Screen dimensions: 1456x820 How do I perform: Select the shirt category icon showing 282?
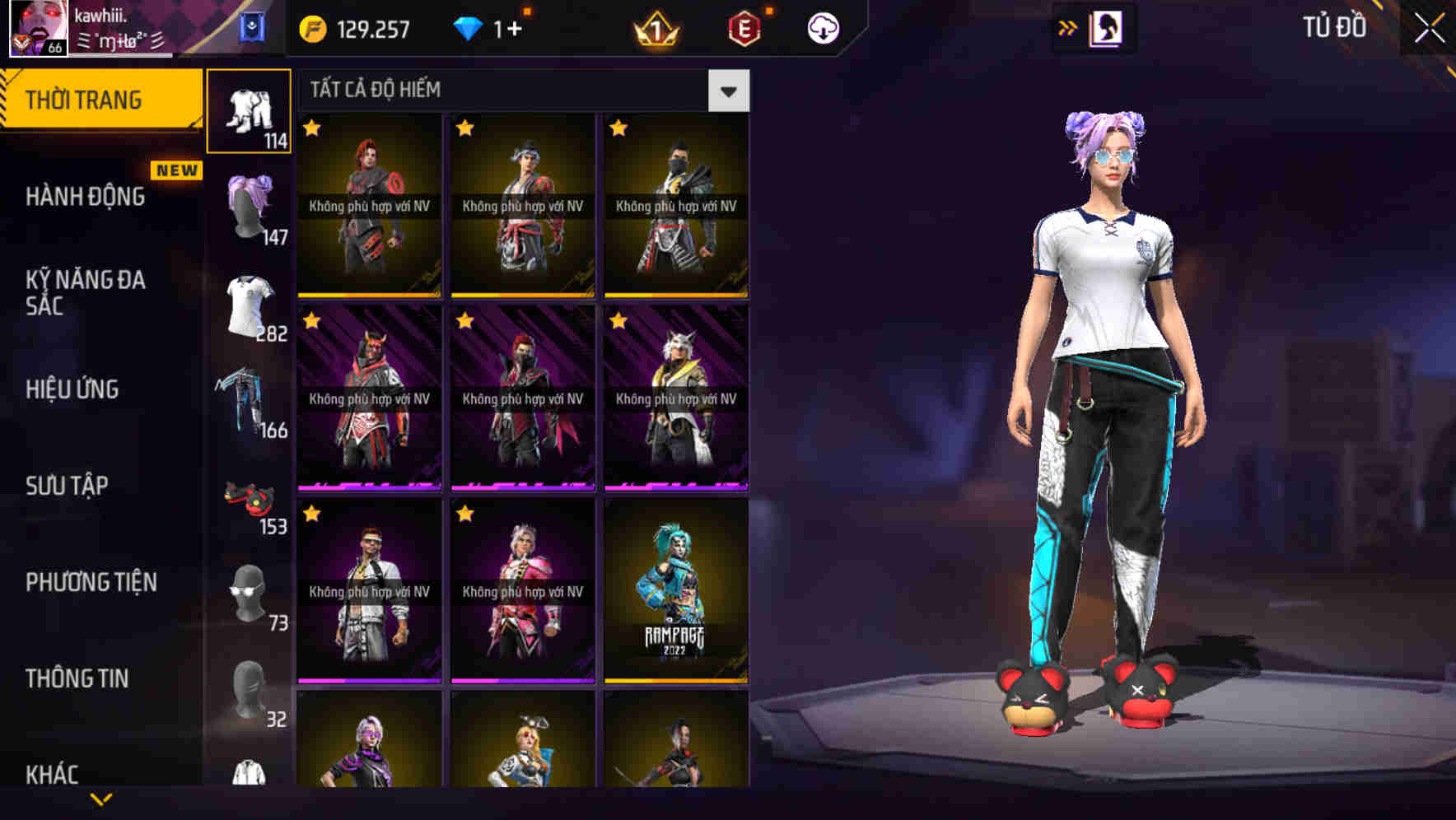tap(250, 301)
